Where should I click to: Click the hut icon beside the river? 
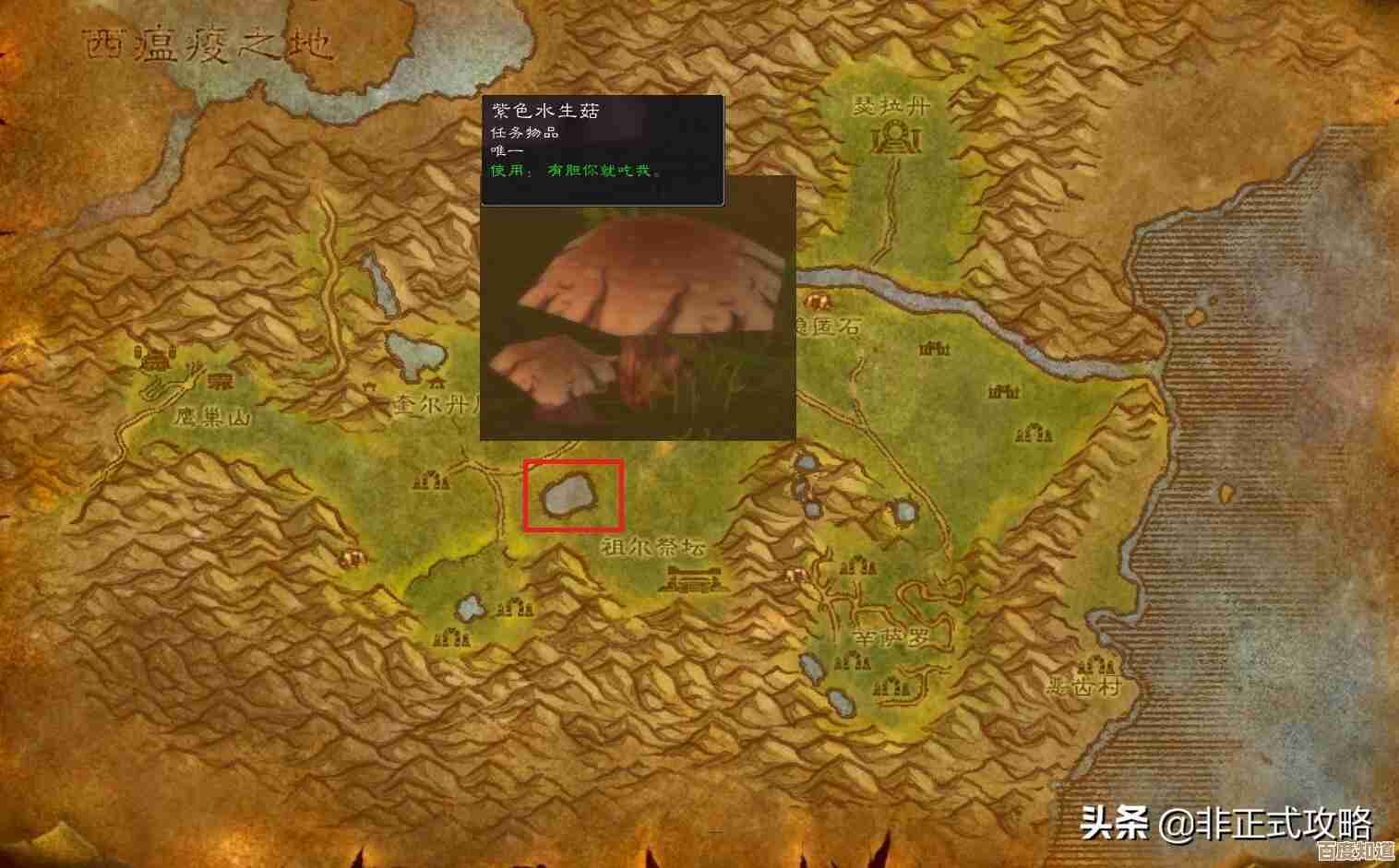pyautogui.click(x=932, y=349)
